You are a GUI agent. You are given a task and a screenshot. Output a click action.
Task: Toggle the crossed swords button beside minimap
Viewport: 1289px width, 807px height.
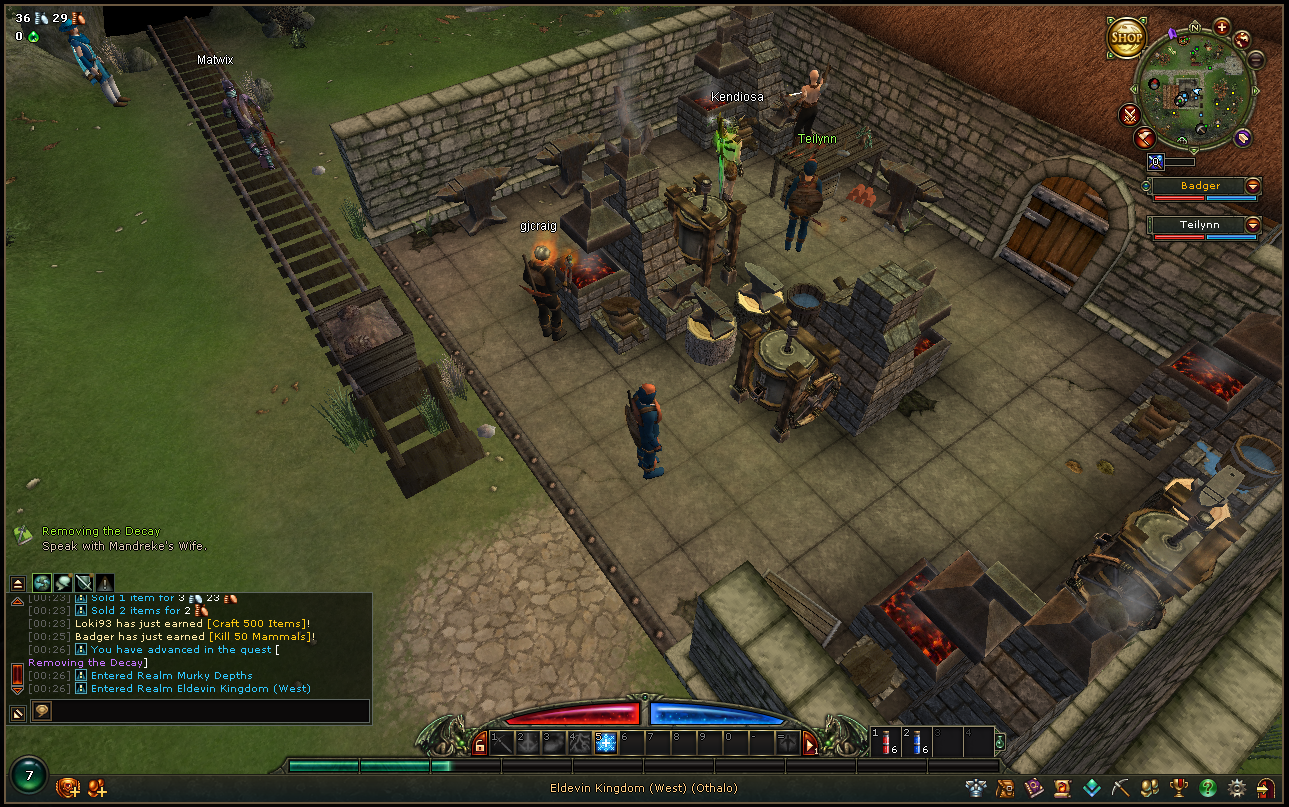pos(1130,114)
